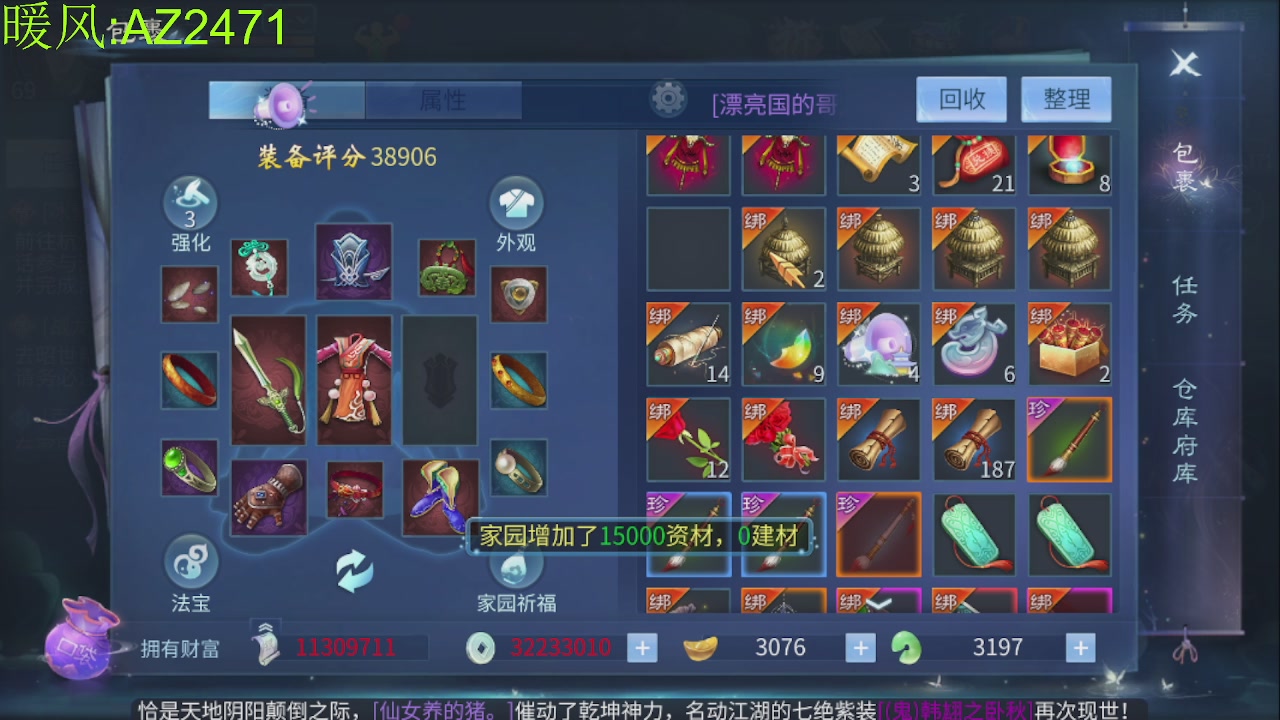The width and height of the screenshot is (1280, 720).
Task: Switch to the 属性 attributes tab
Action: [444, 100]
